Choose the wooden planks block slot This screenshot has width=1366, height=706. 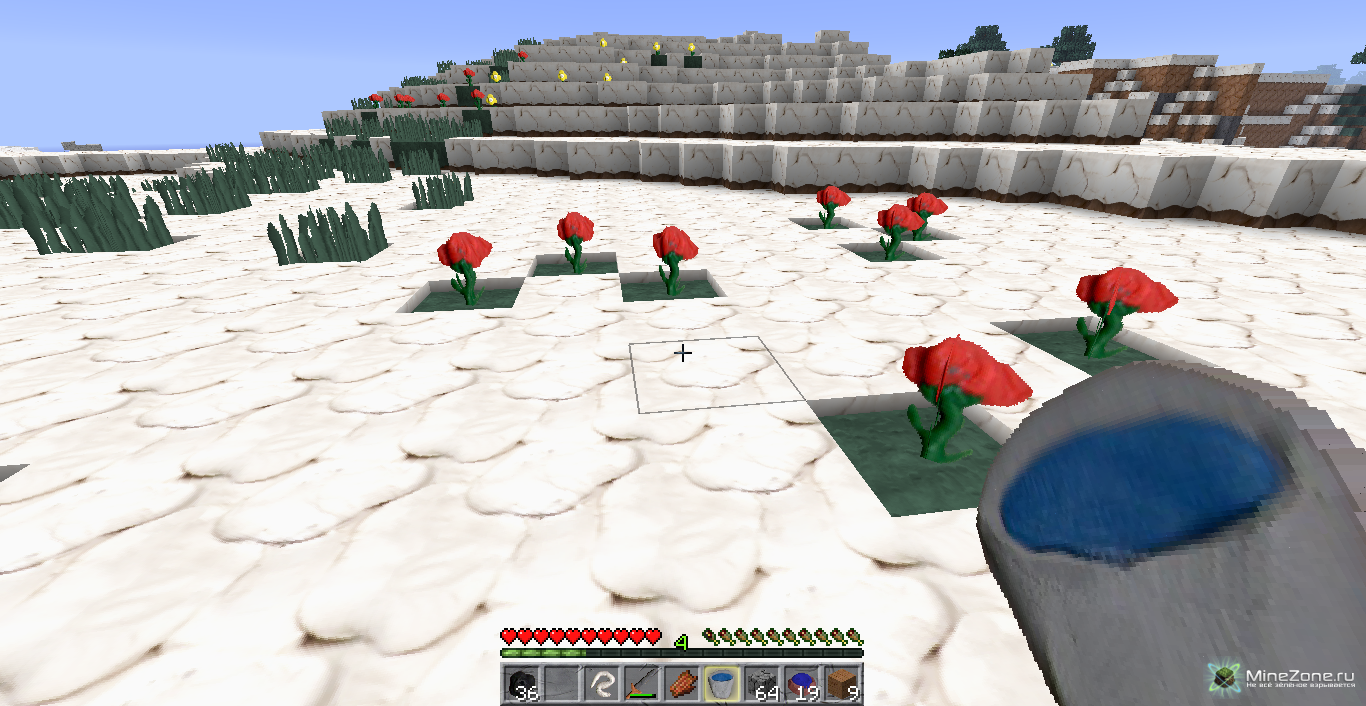(841, 685)
